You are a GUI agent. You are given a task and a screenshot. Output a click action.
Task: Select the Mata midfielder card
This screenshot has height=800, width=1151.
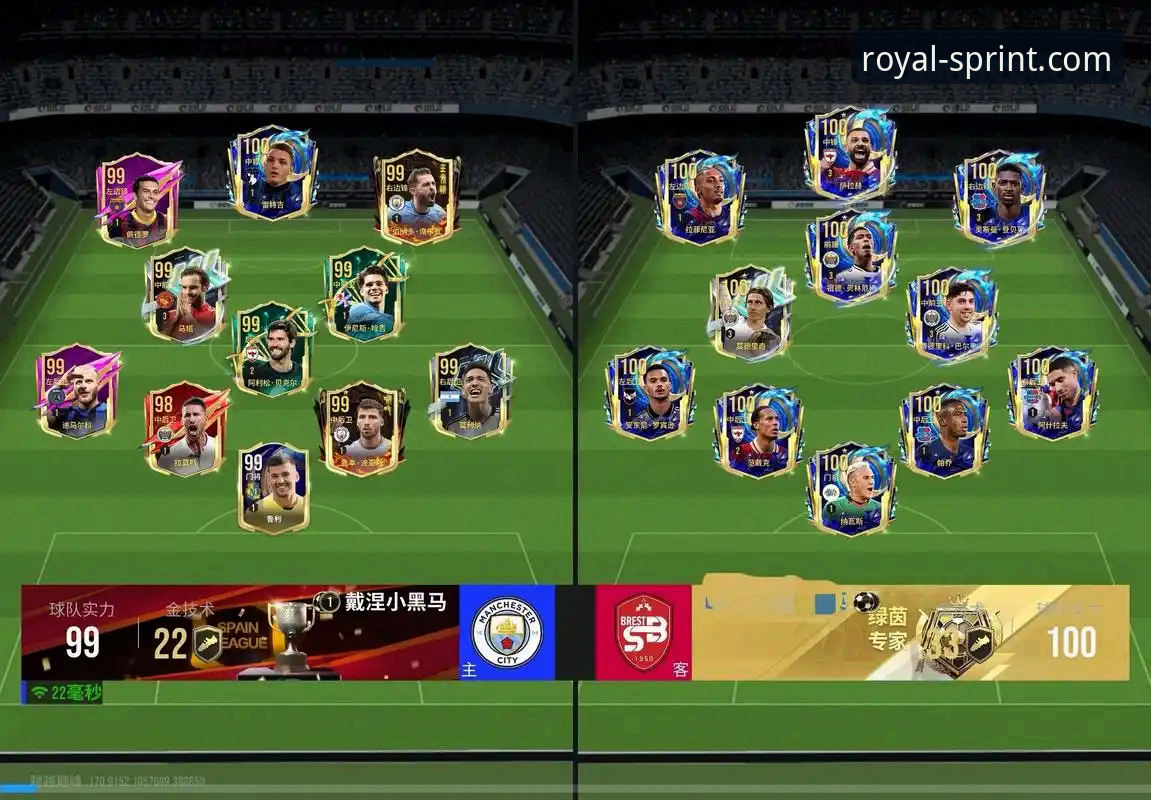[185, 296]
